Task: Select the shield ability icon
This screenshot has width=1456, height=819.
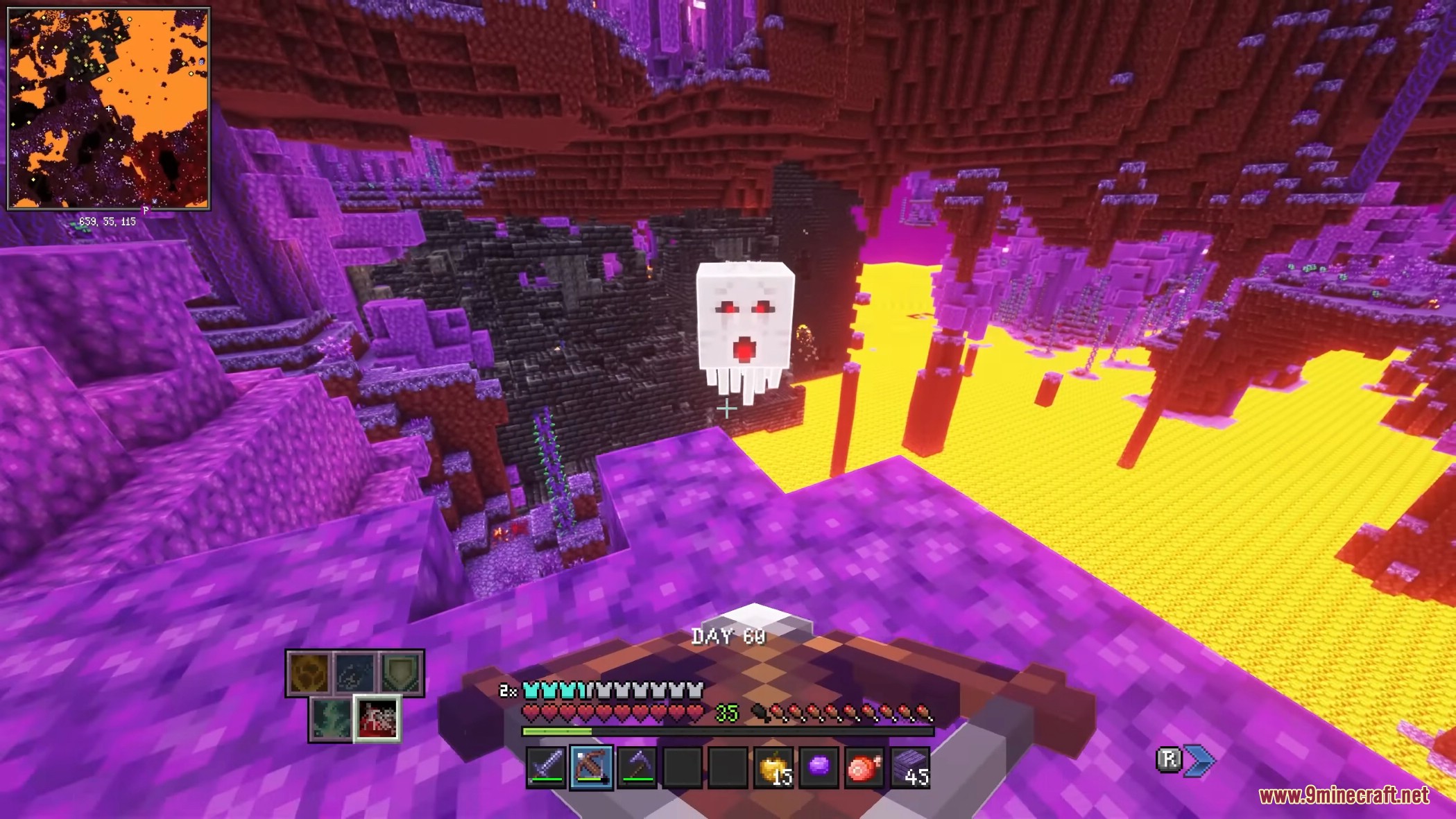Action: (x=401, y=673)
